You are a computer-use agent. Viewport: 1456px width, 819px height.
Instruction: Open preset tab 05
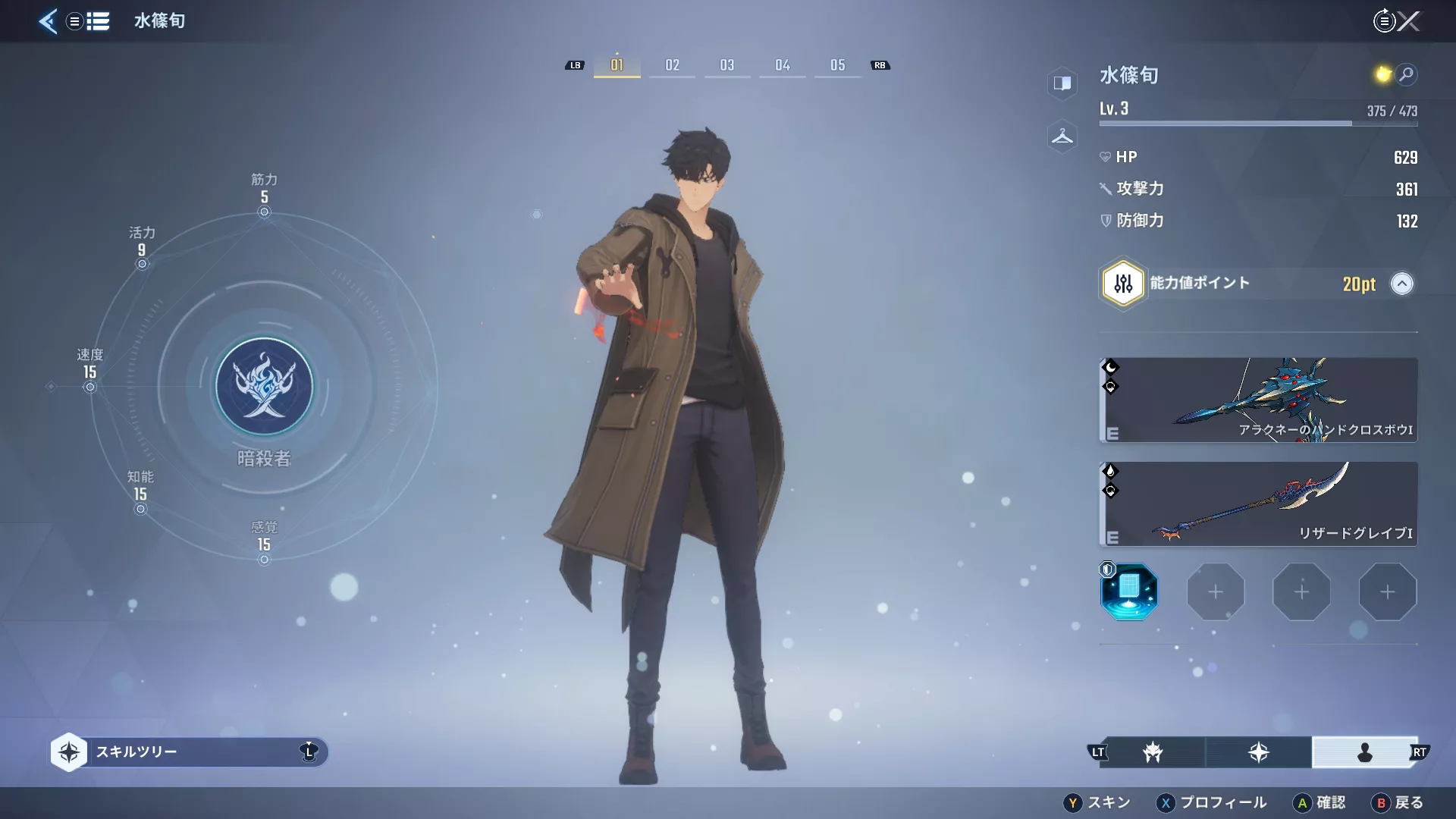pos(837,65)
